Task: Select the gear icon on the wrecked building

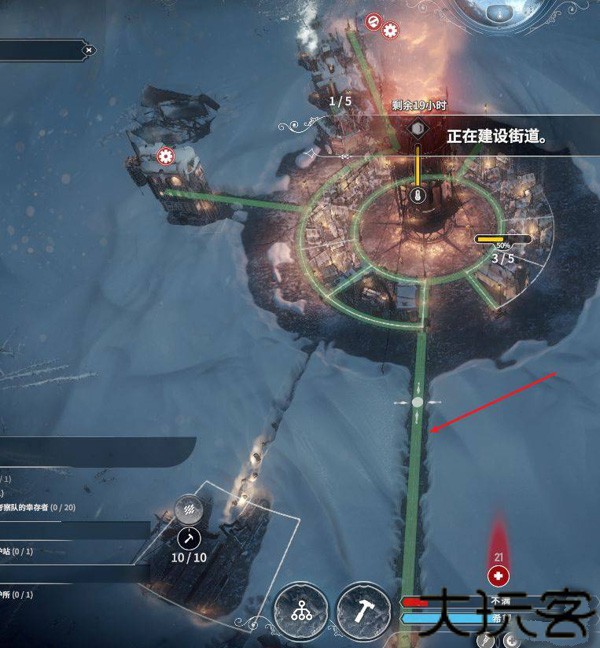Action: pos(166,156)
